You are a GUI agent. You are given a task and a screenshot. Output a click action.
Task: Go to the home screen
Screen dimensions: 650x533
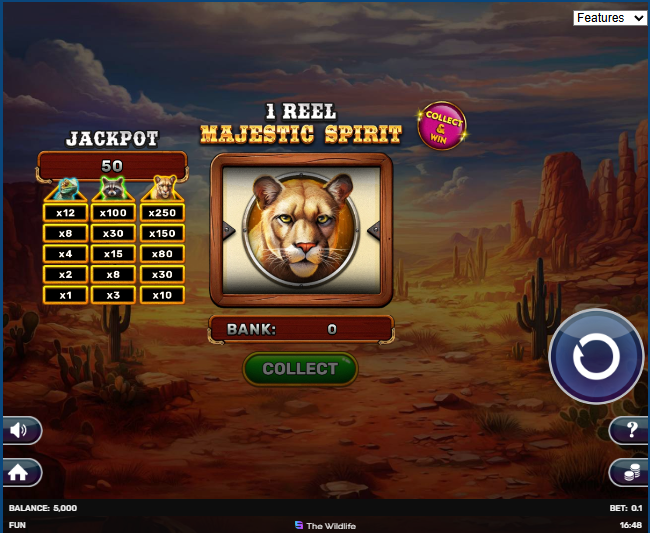(20, 471)
